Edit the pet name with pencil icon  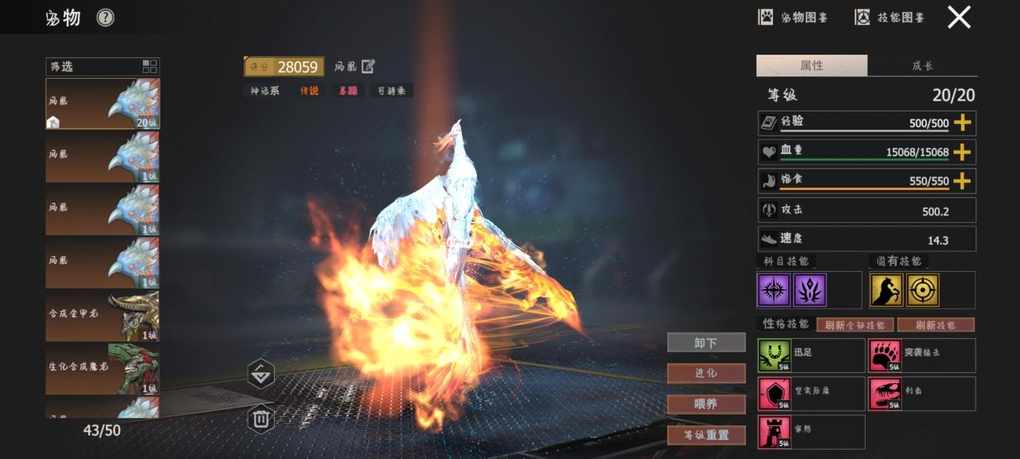(368, 66)
